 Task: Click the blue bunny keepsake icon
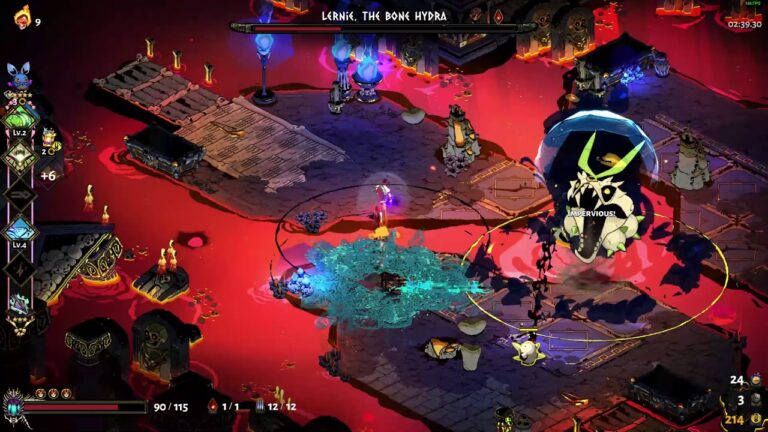point(20,74)
